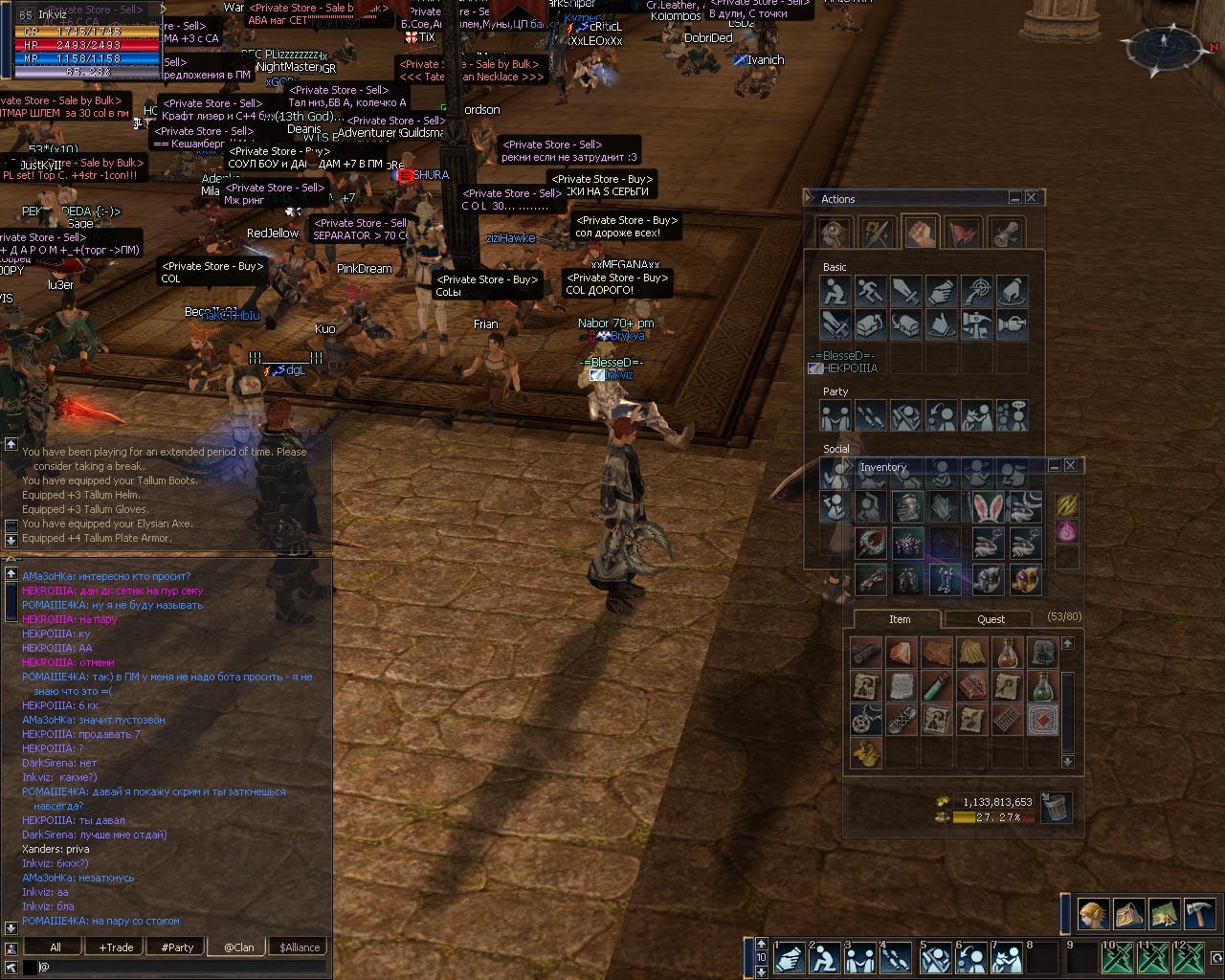Switch chat to the #Party channel

coord(177,947)
